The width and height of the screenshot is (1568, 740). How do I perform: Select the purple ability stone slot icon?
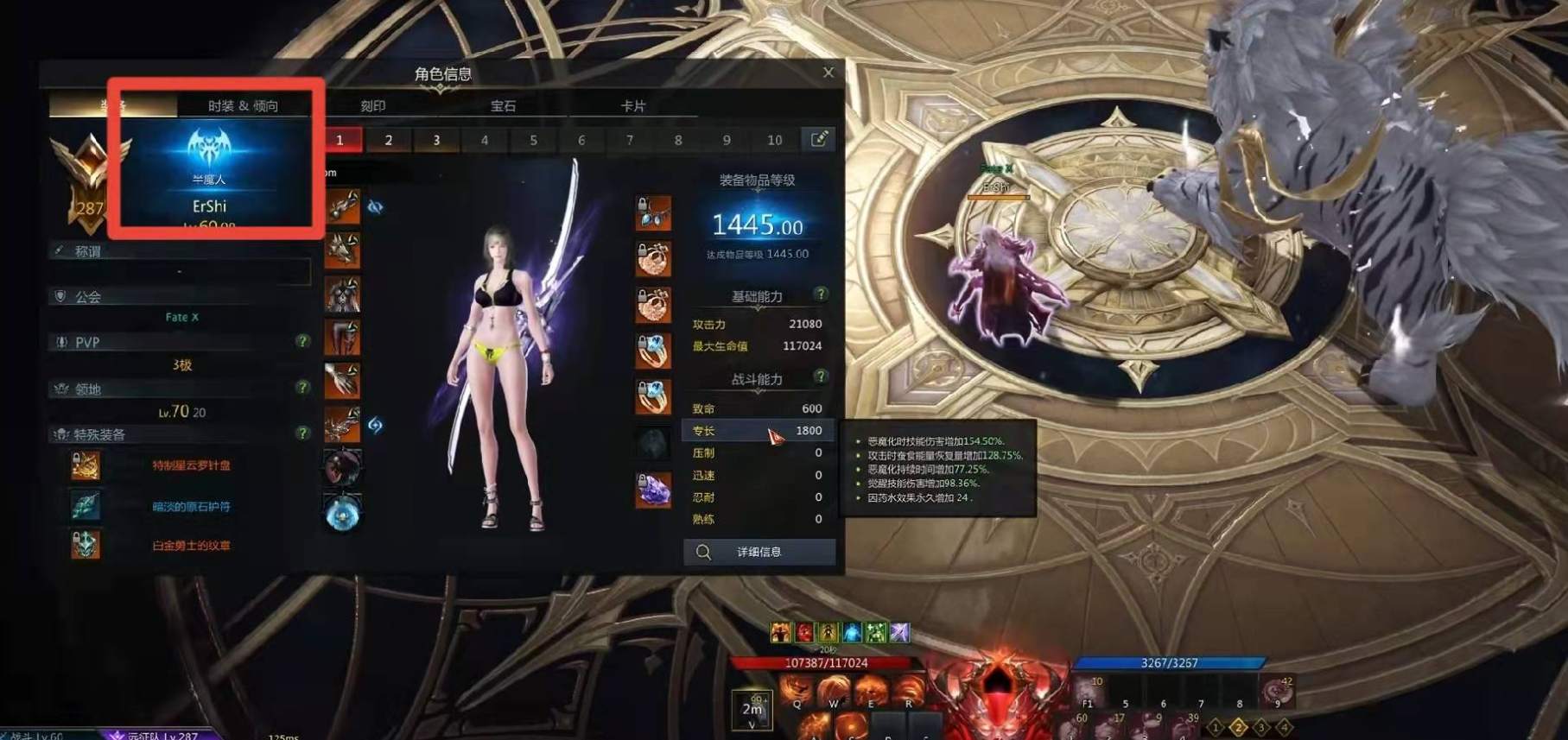click(653, 490)
